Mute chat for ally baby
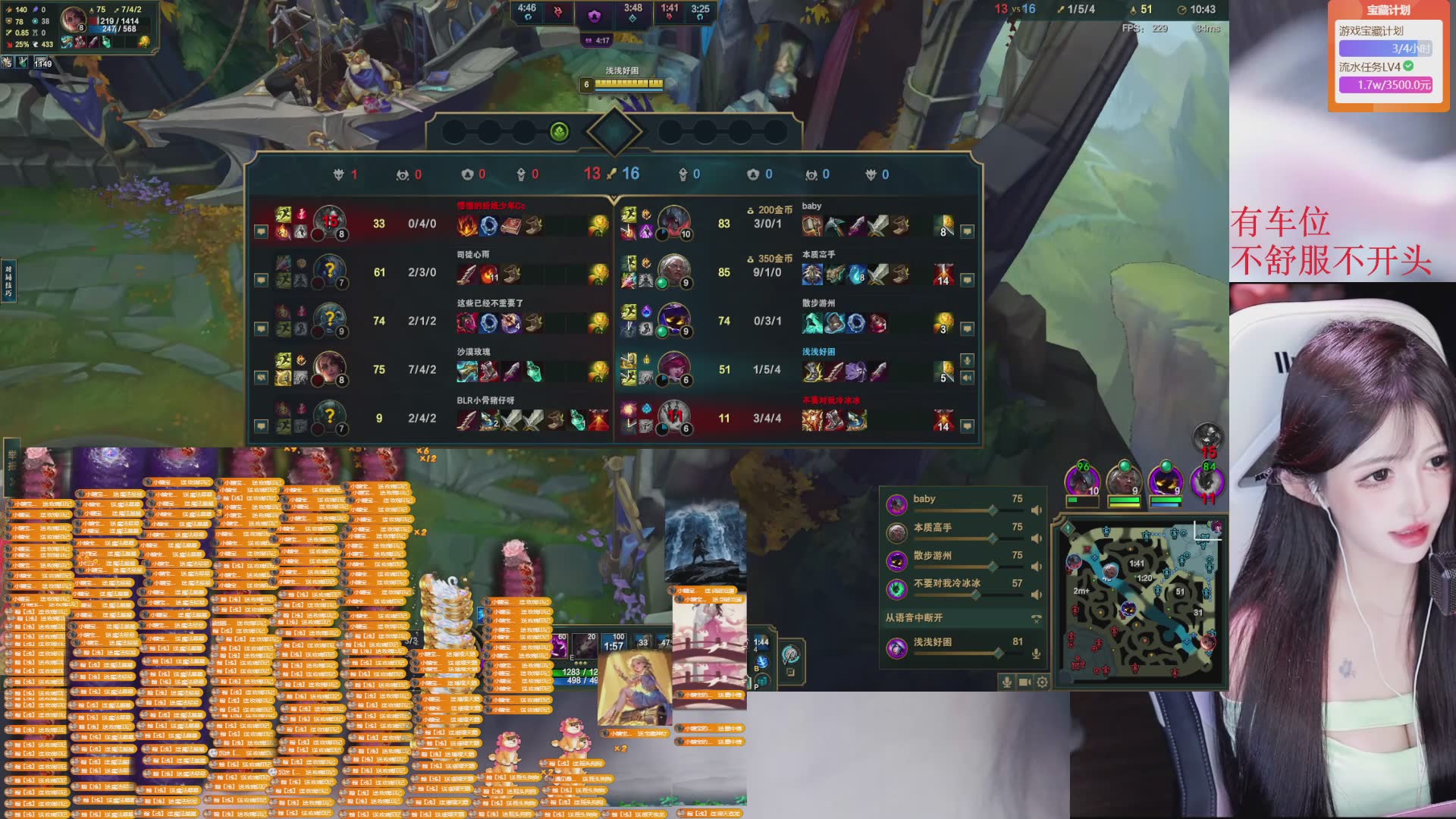1456x819 pixels. coord(967,231)
